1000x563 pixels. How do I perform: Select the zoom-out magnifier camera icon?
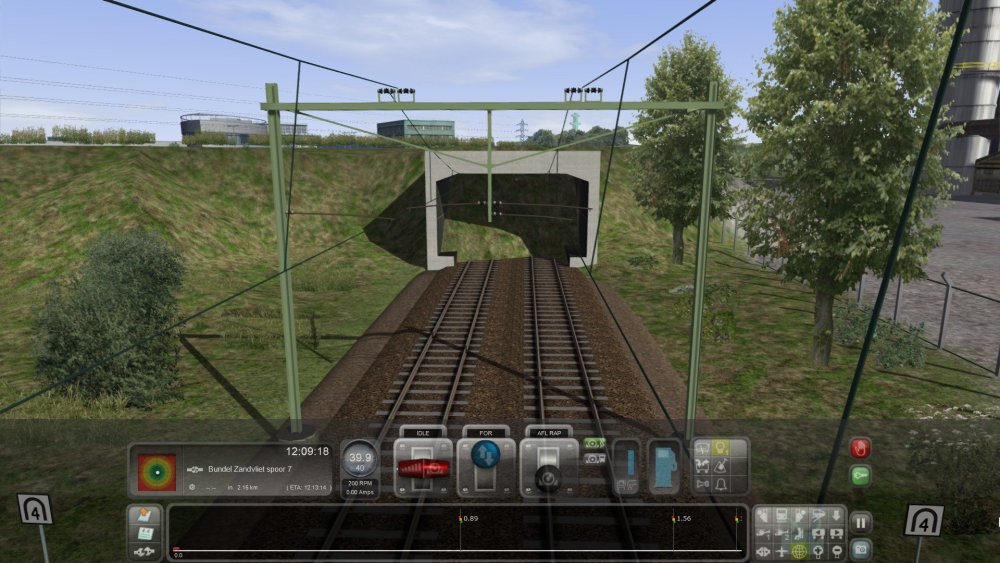point(837,551)
